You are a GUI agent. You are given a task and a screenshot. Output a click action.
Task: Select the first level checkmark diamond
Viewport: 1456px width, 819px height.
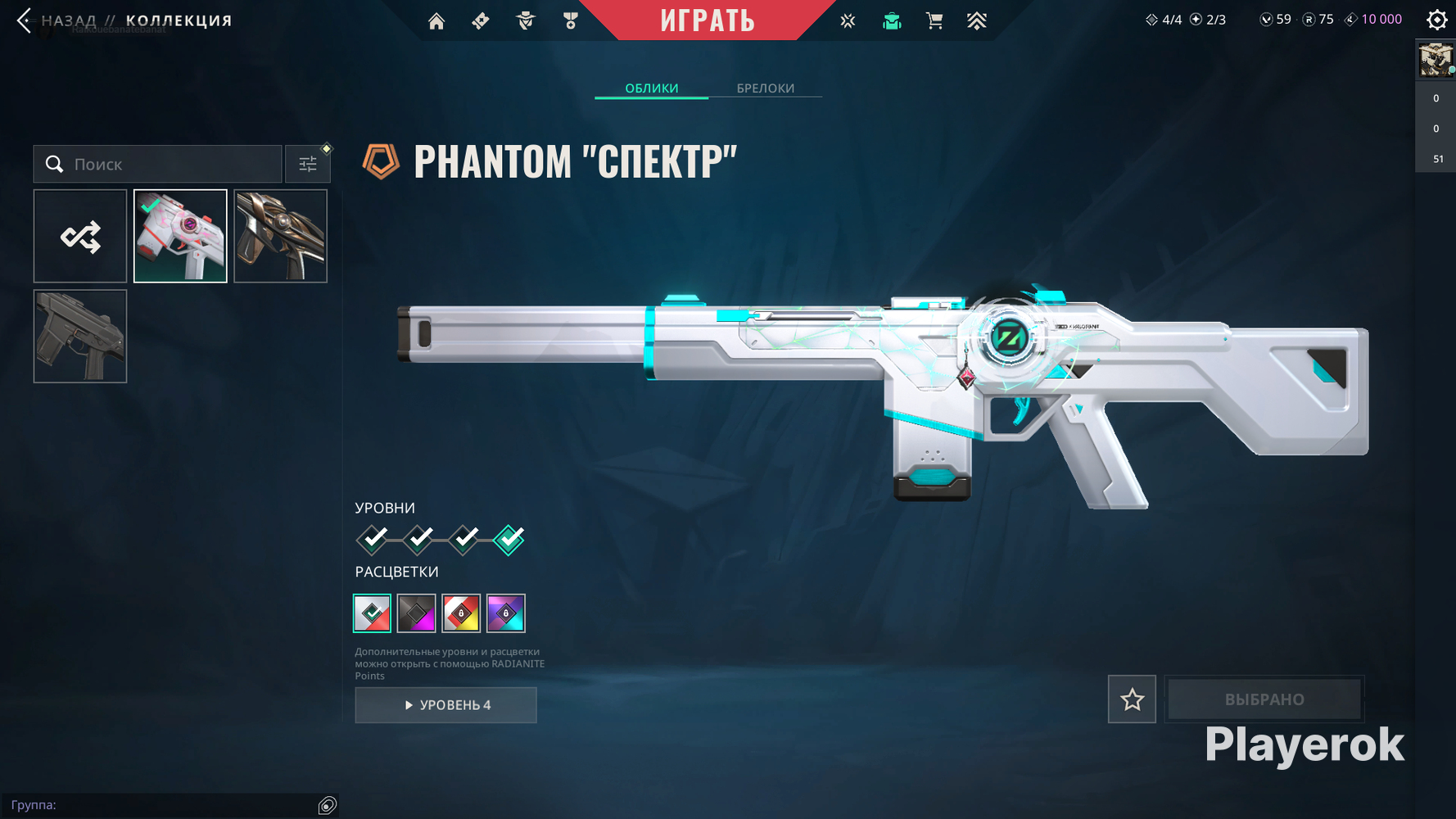click(373, 539)
